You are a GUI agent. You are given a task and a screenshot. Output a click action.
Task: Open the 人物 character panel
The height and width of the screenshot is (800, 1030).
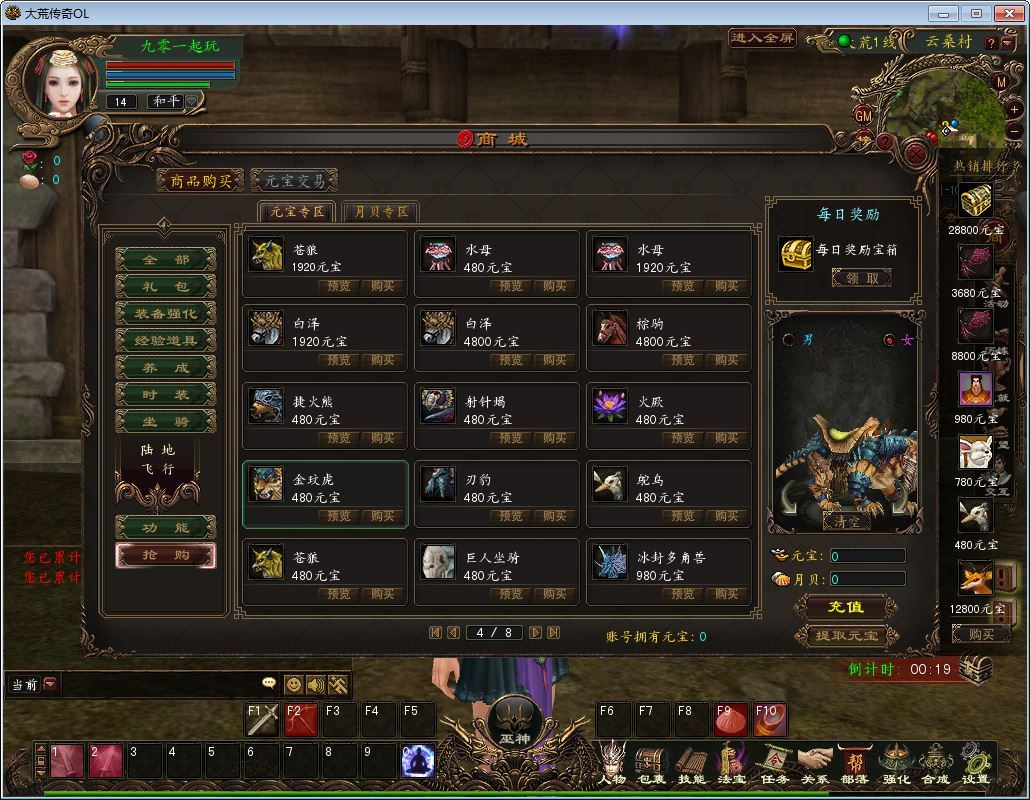tap(612, 763)
